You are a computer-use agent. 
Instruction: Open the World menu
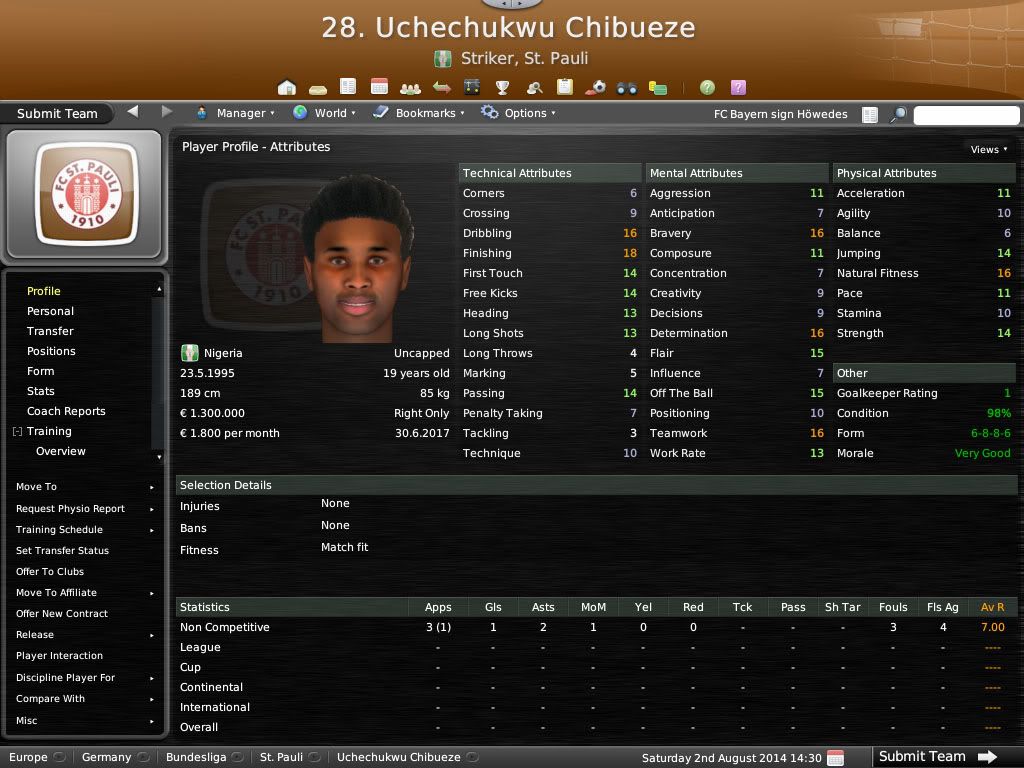[325, 113]
